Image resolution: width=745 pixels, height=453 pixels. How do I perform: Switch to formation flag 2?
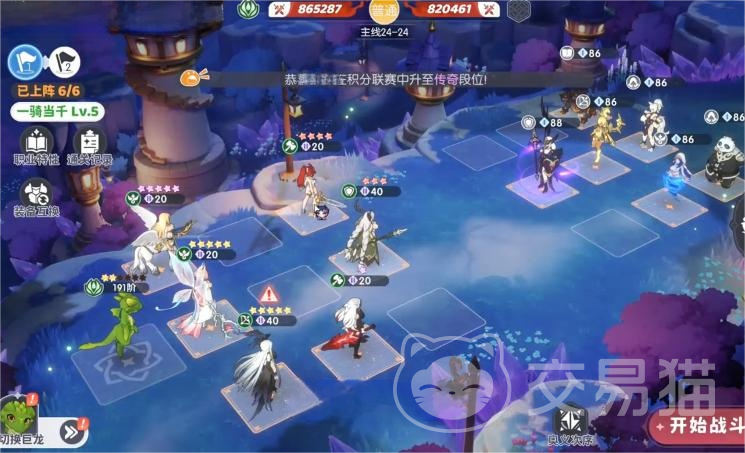63,62
